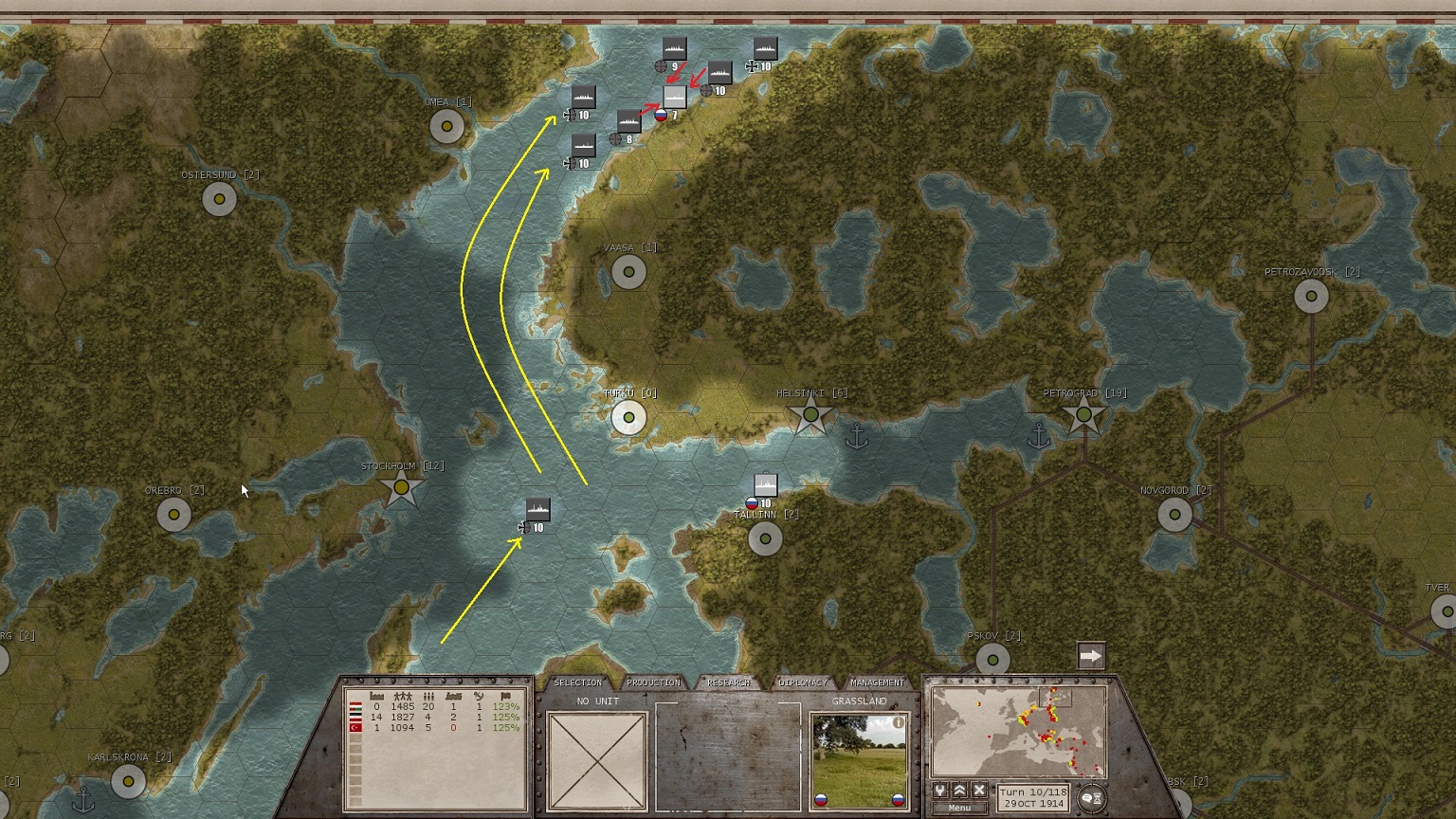1456x819 pixels.
Task: Select the Russian strength 7 naval unit
Action: pyautogui.click(x=674, y=98)
